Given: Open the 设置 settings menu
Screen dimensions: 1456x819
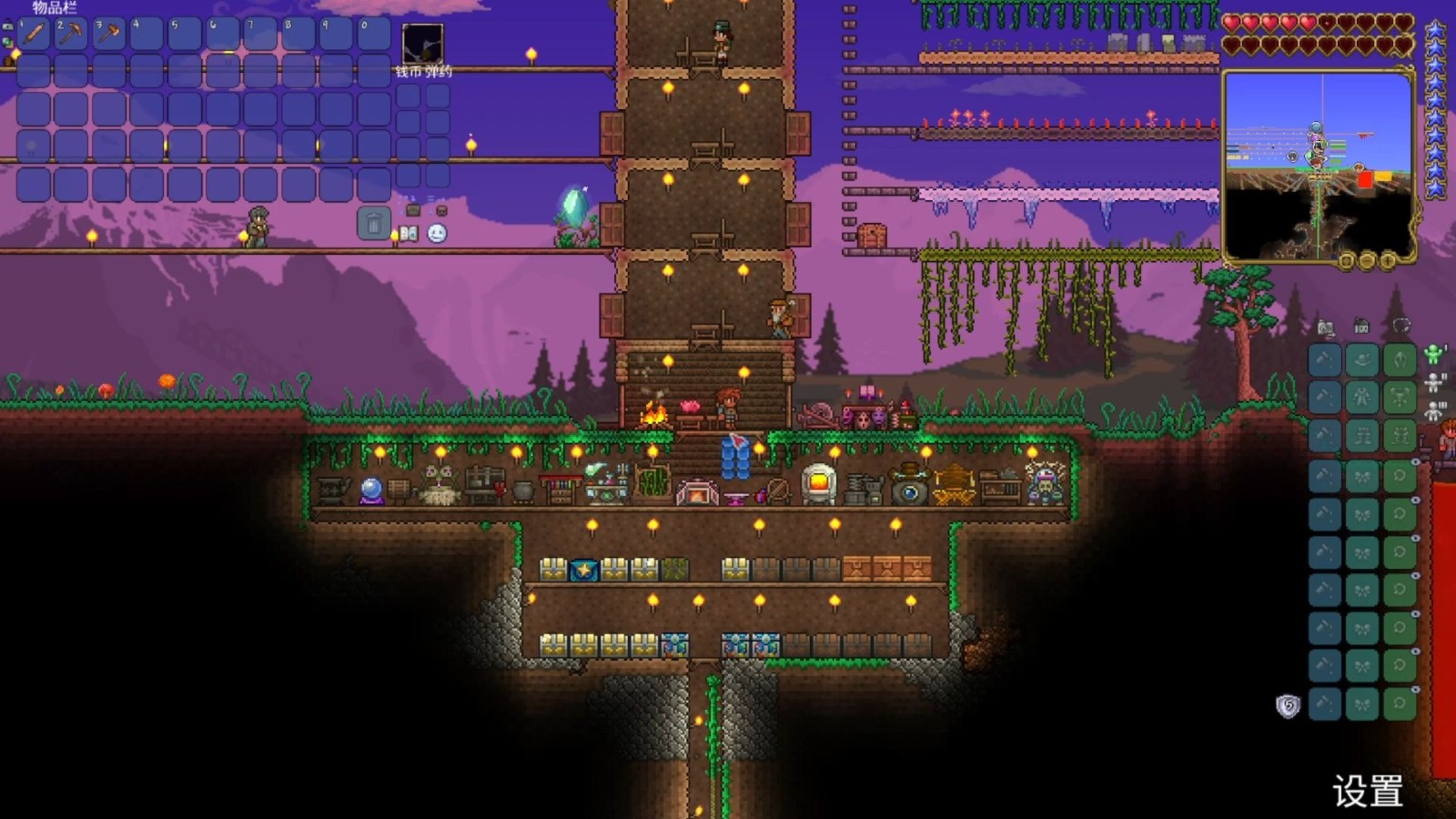Looking at the screenshot, I should click(1367, 791).
